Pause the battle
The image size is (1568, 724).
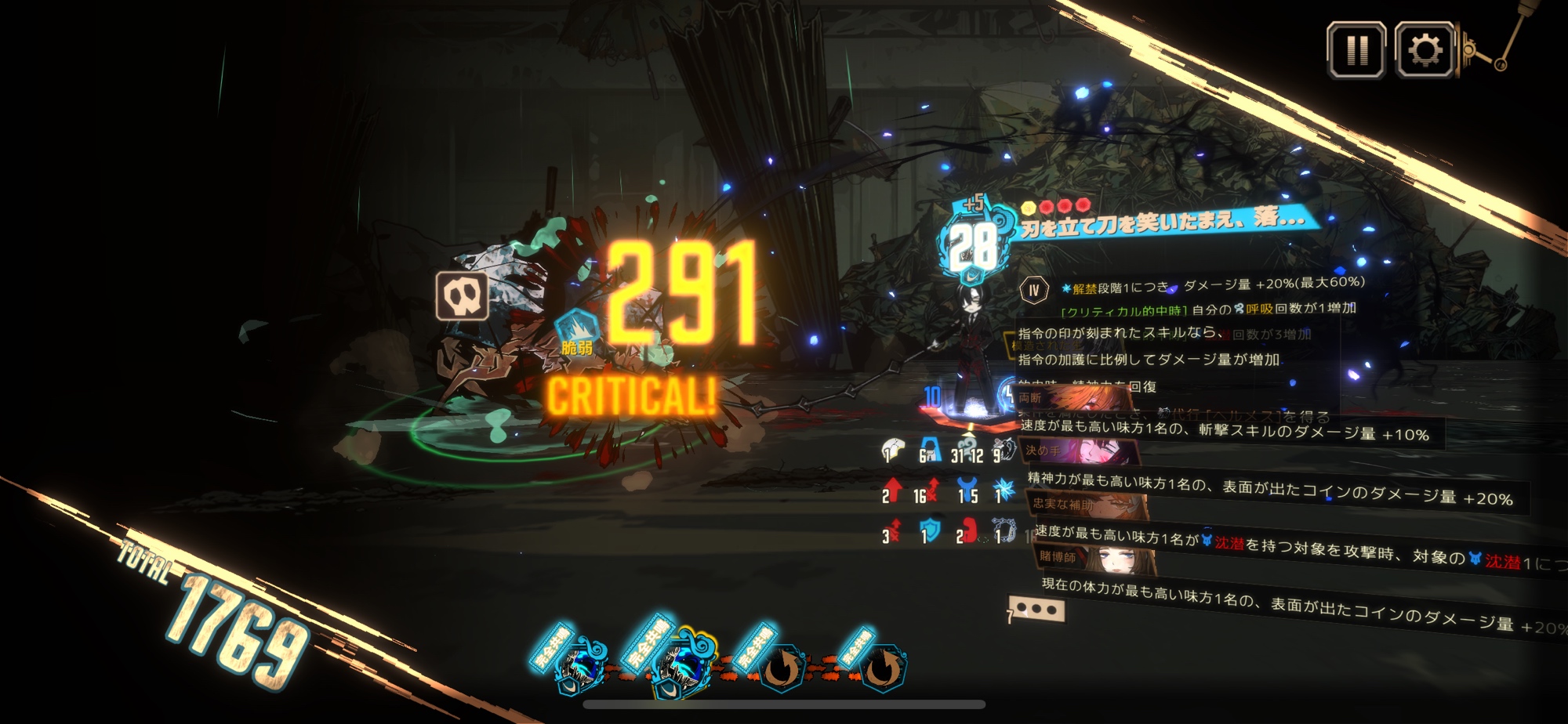pos(1356,51)
